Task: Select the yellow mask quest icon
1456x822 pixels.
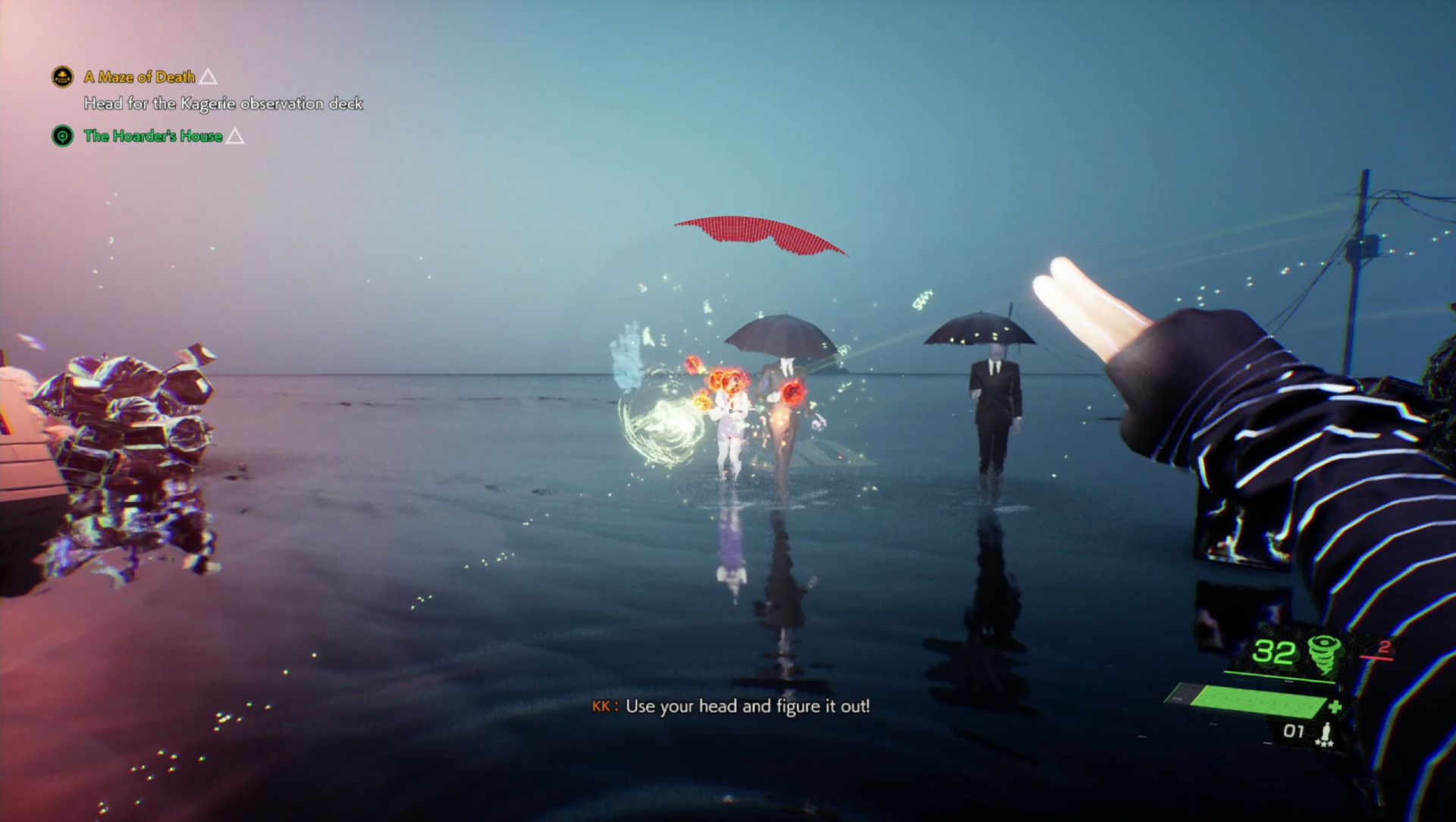Action: click(x=62, y=77)
